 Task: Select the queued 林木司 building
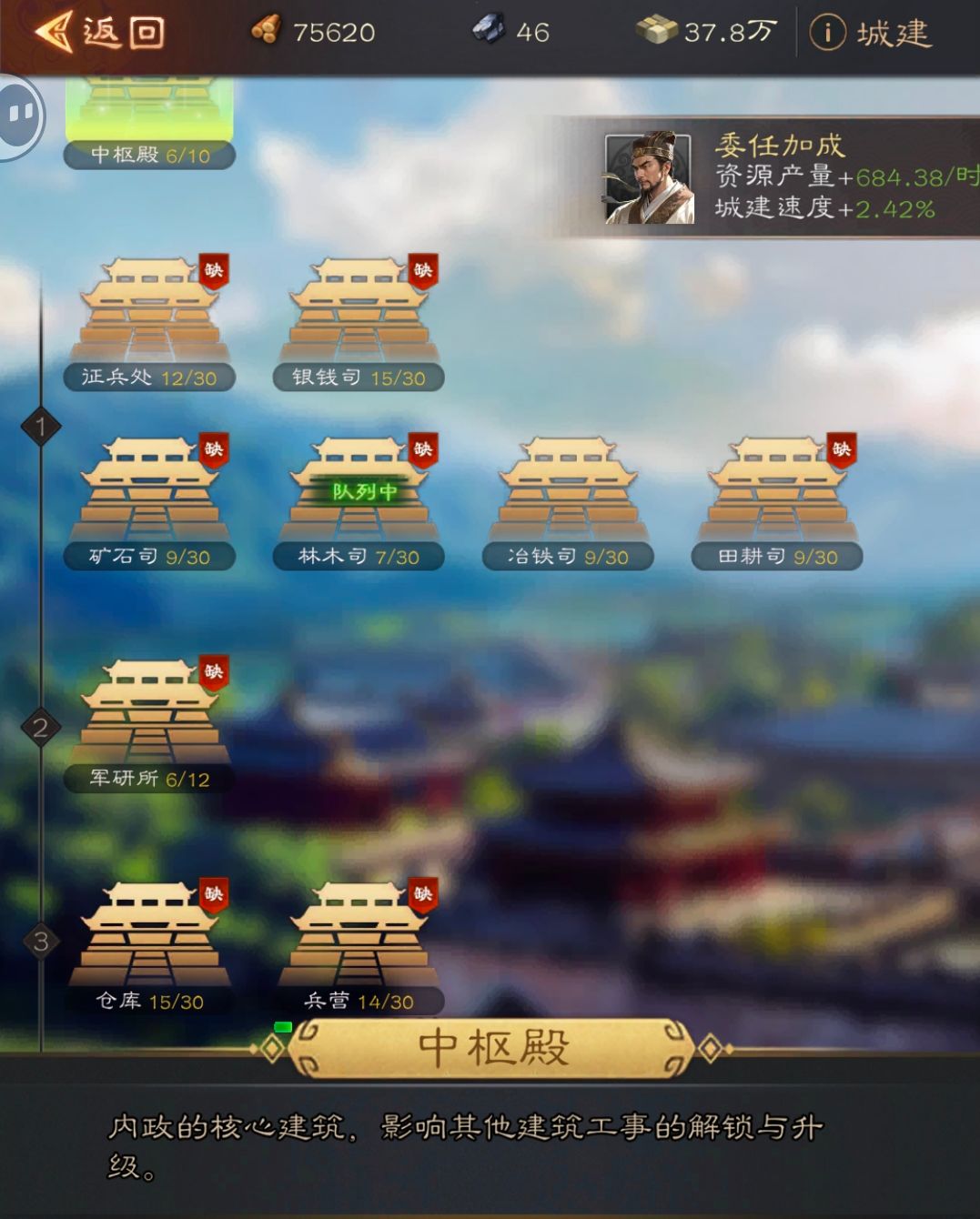359,493
